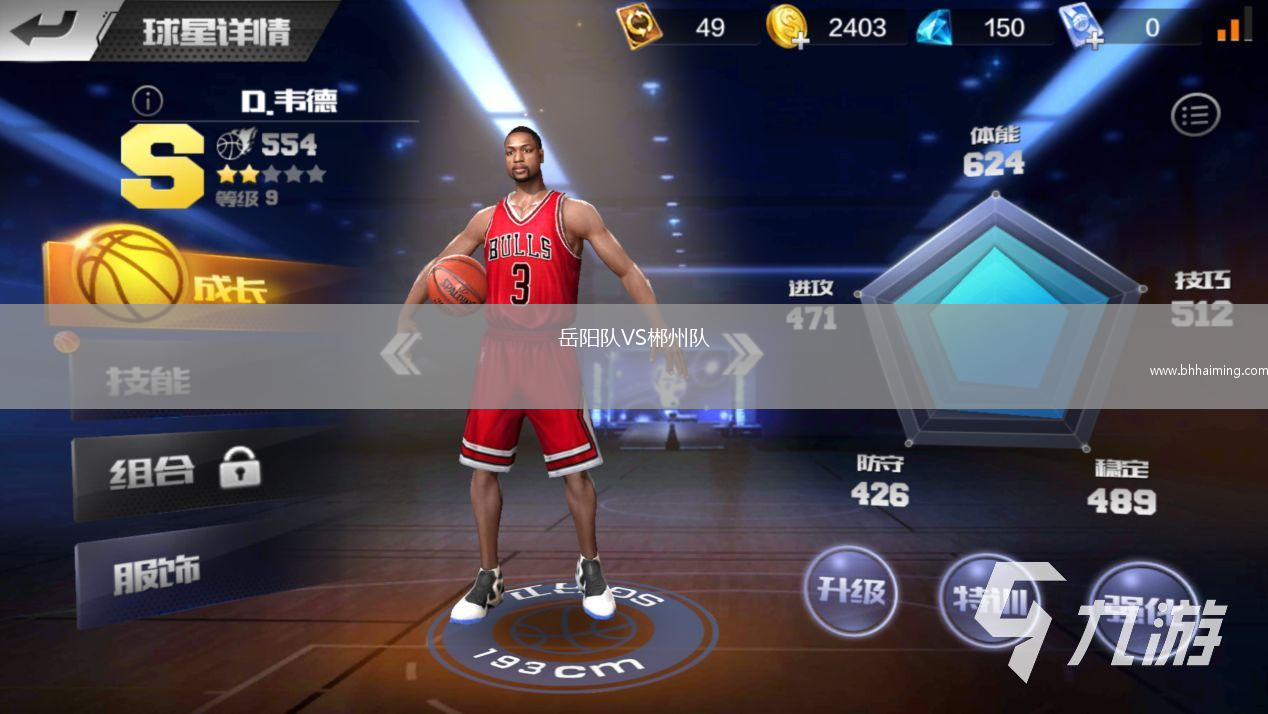Tap the 强化 enhance button

coord(1140,606)
